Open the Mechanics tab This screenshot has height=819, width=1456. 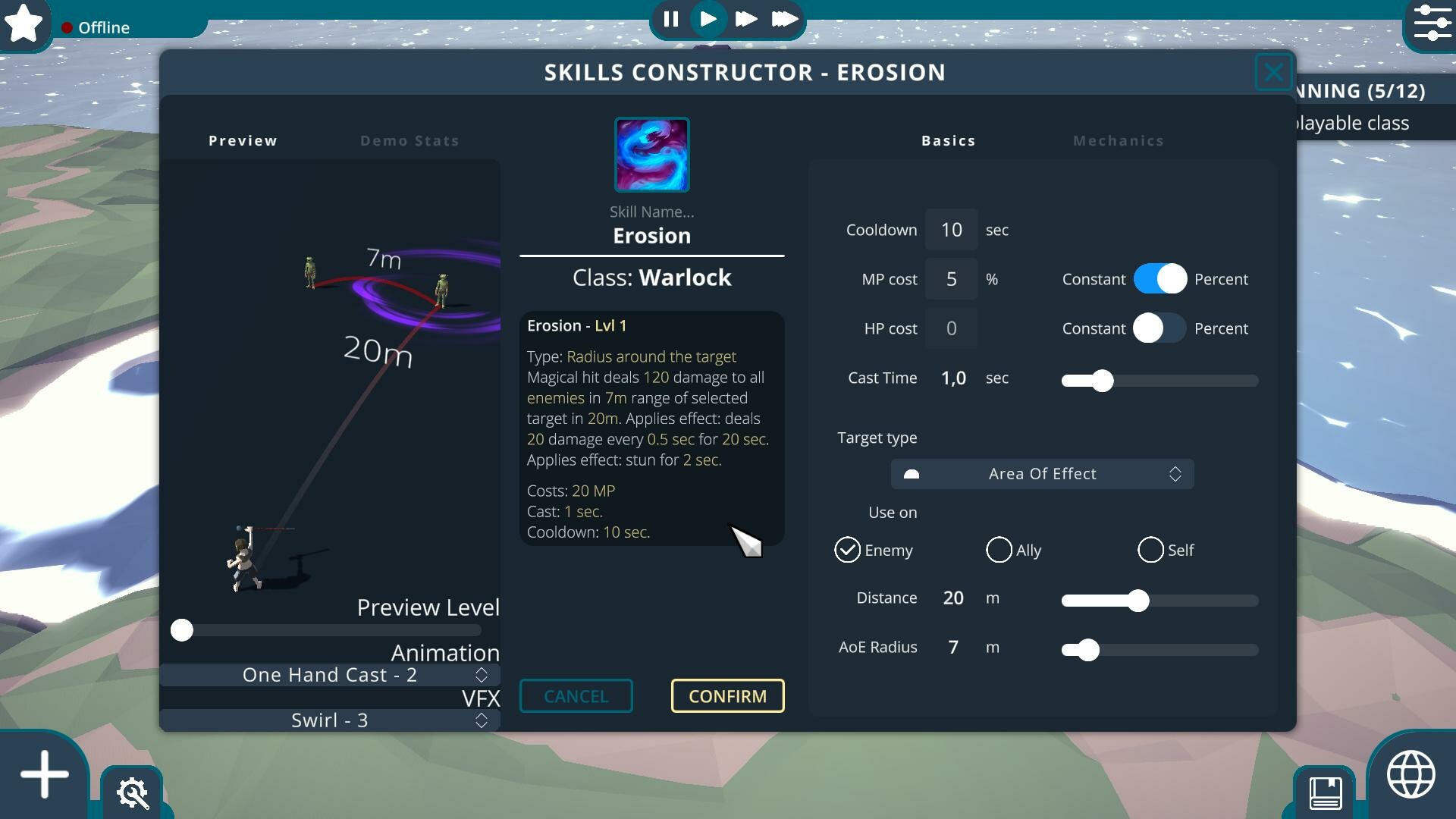click(1119, 140)
